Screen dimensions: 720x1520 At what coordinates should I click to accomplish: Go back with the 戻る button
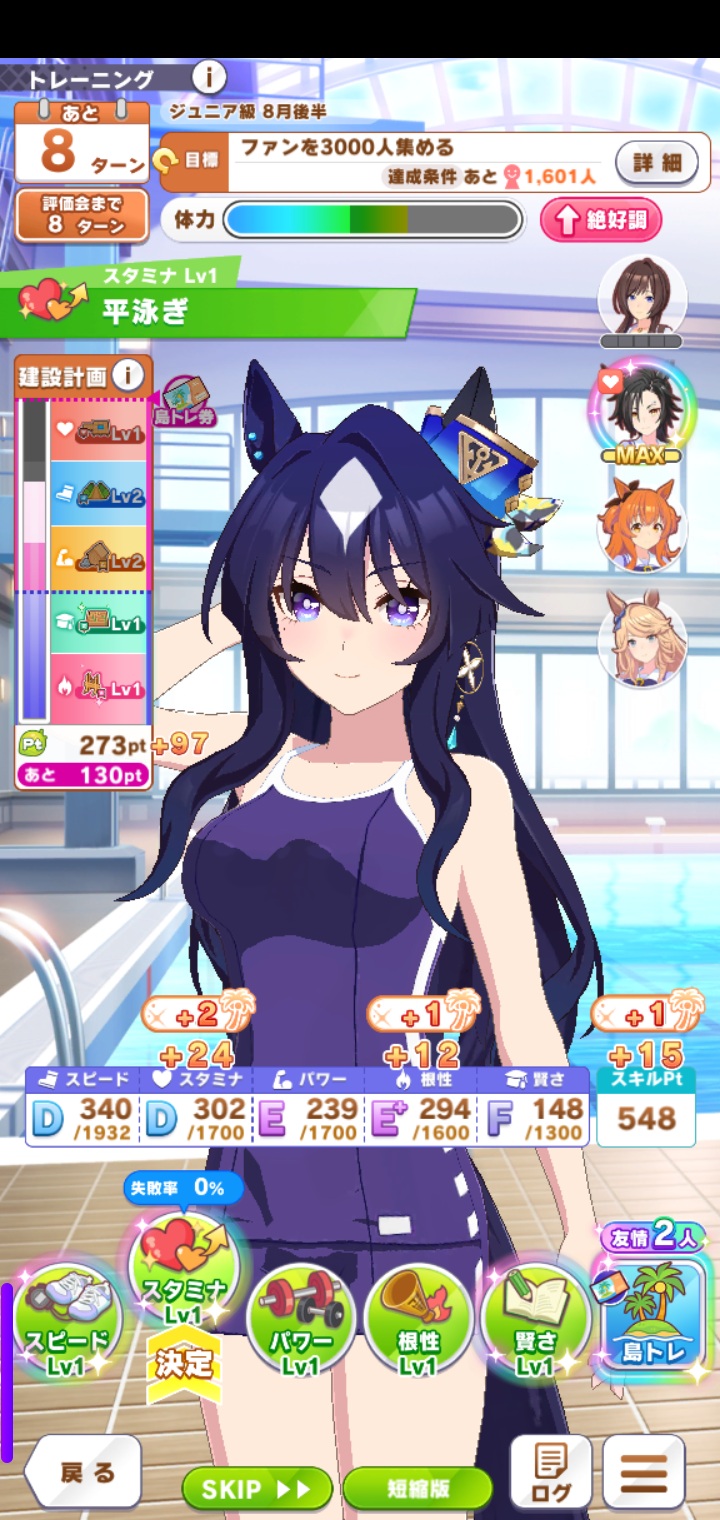tap(84, 1472)
